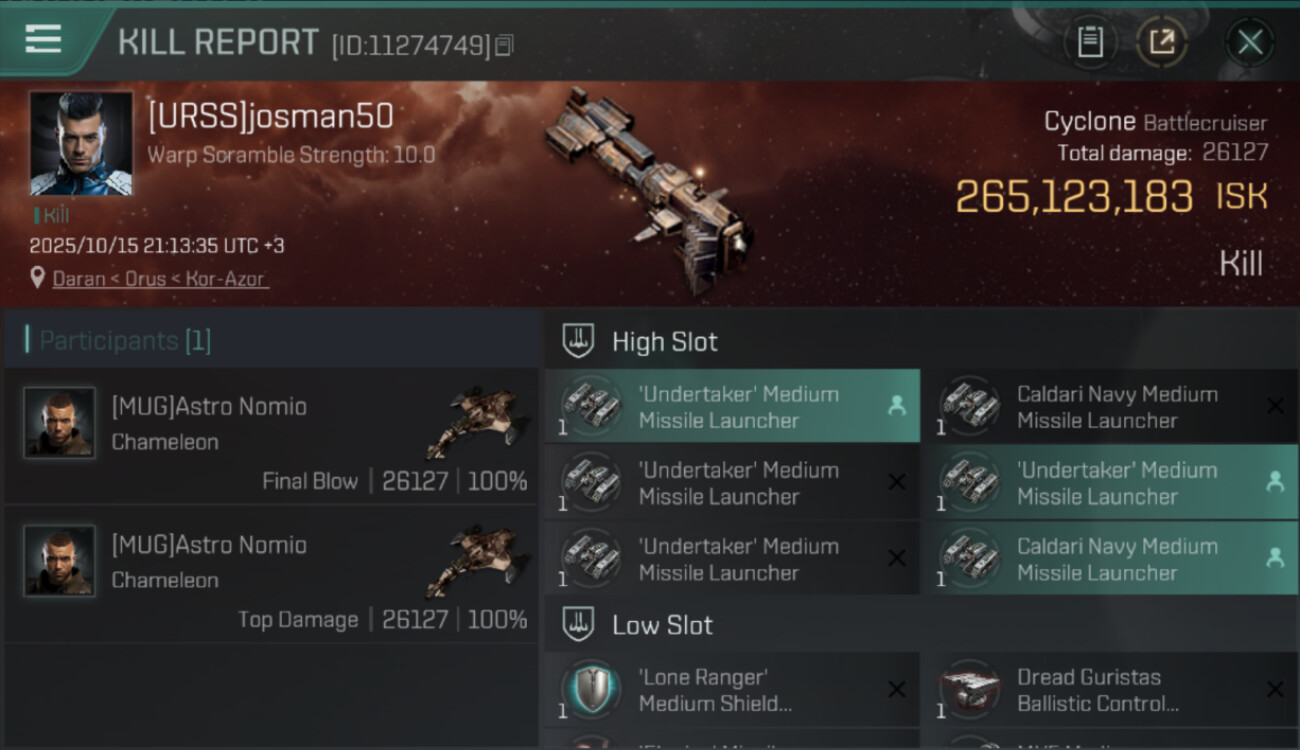This screenshot has height=750, width=1300.
Task: Open the clipboard notes icon
Action: tap(1090, 42)
